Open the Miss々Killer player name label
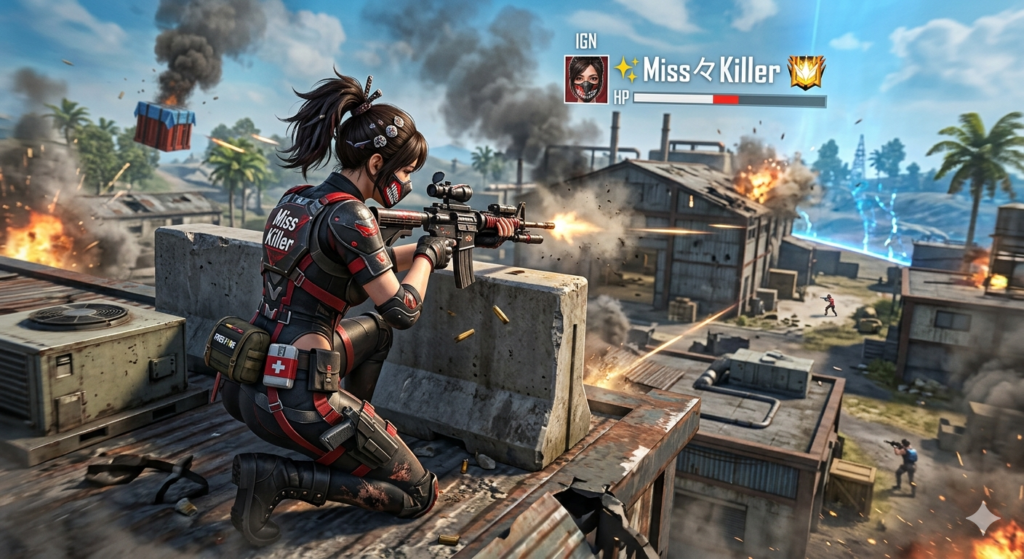The width and height of the screenshot is (1024, 559). [711, 70]
